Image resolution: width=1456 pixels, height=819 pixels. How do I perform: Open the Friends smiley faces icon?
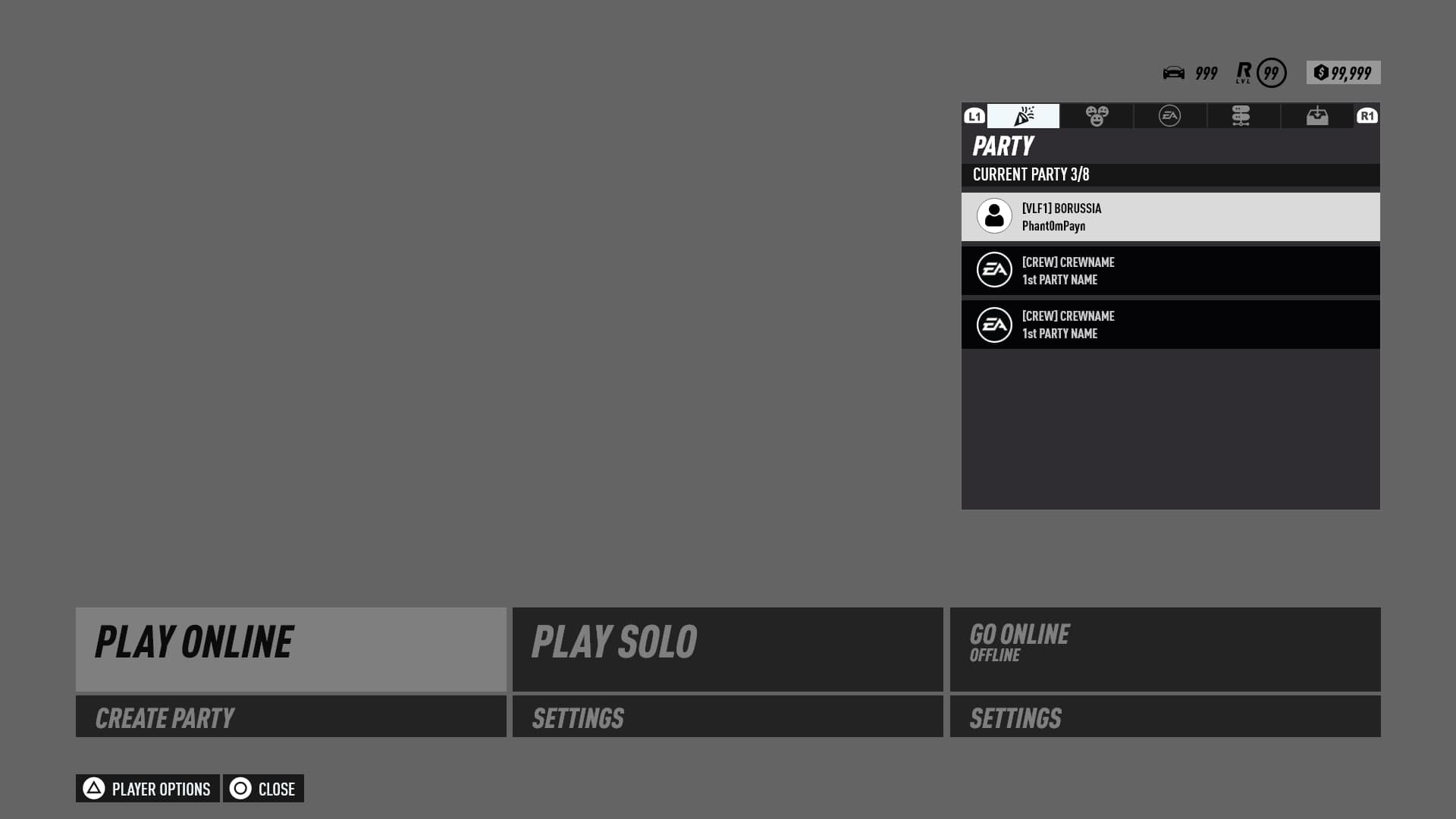click(x=1097, y=116)
